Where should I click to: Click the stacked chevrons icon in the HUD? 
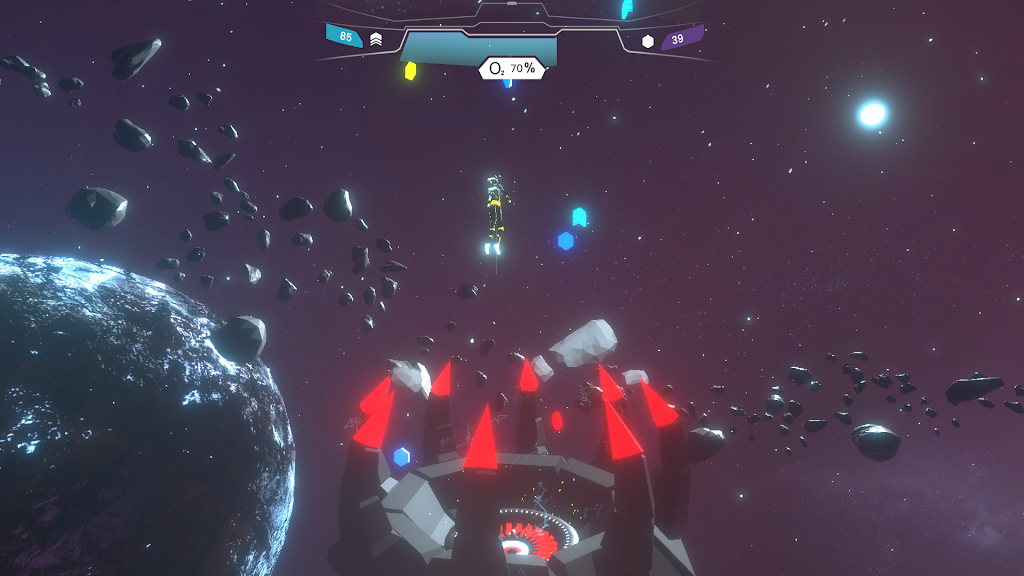(376, 39)
